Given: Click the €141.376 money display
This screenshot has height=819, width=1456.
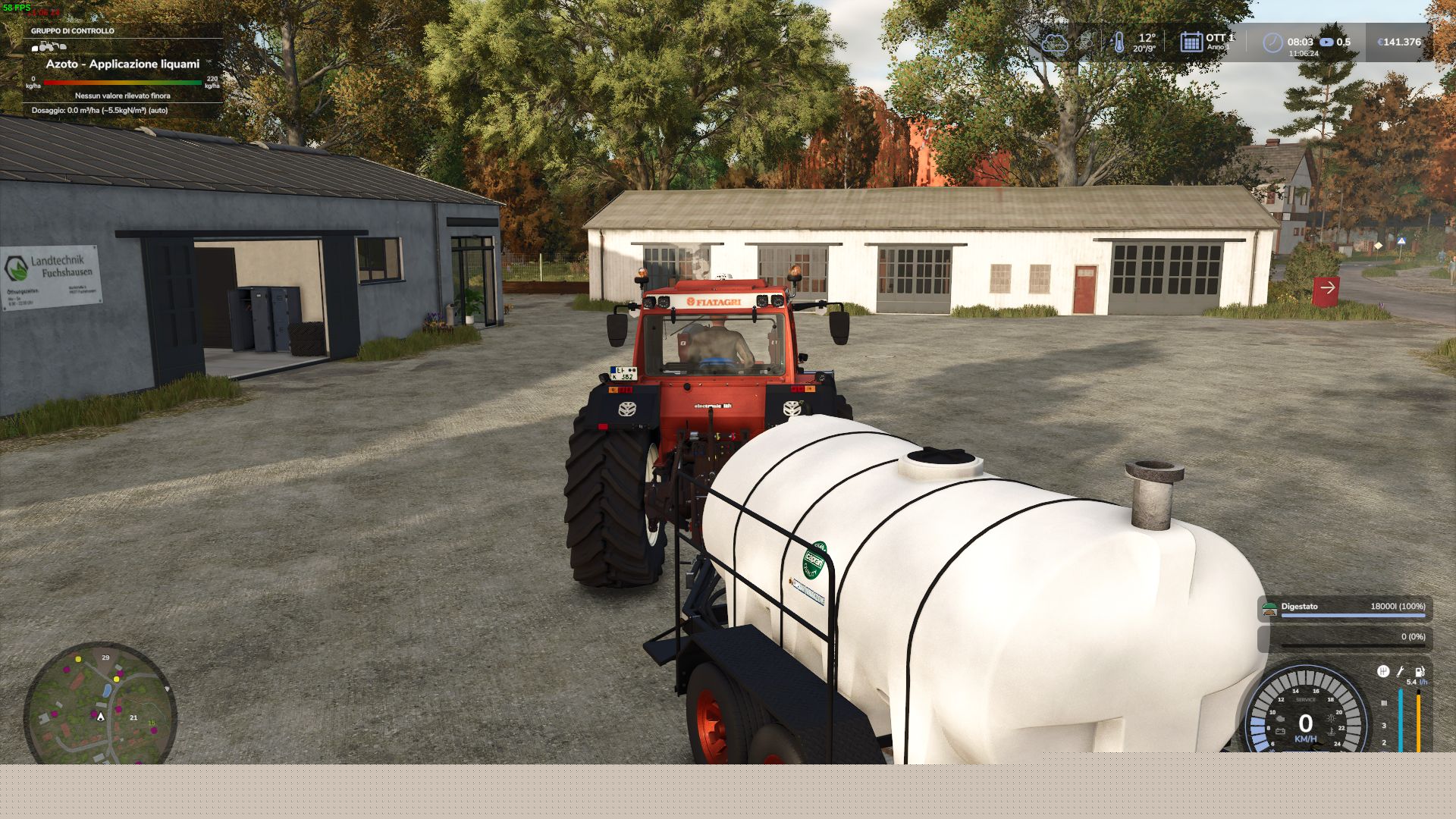Looking at the screenshot, I should (1399, 42).
